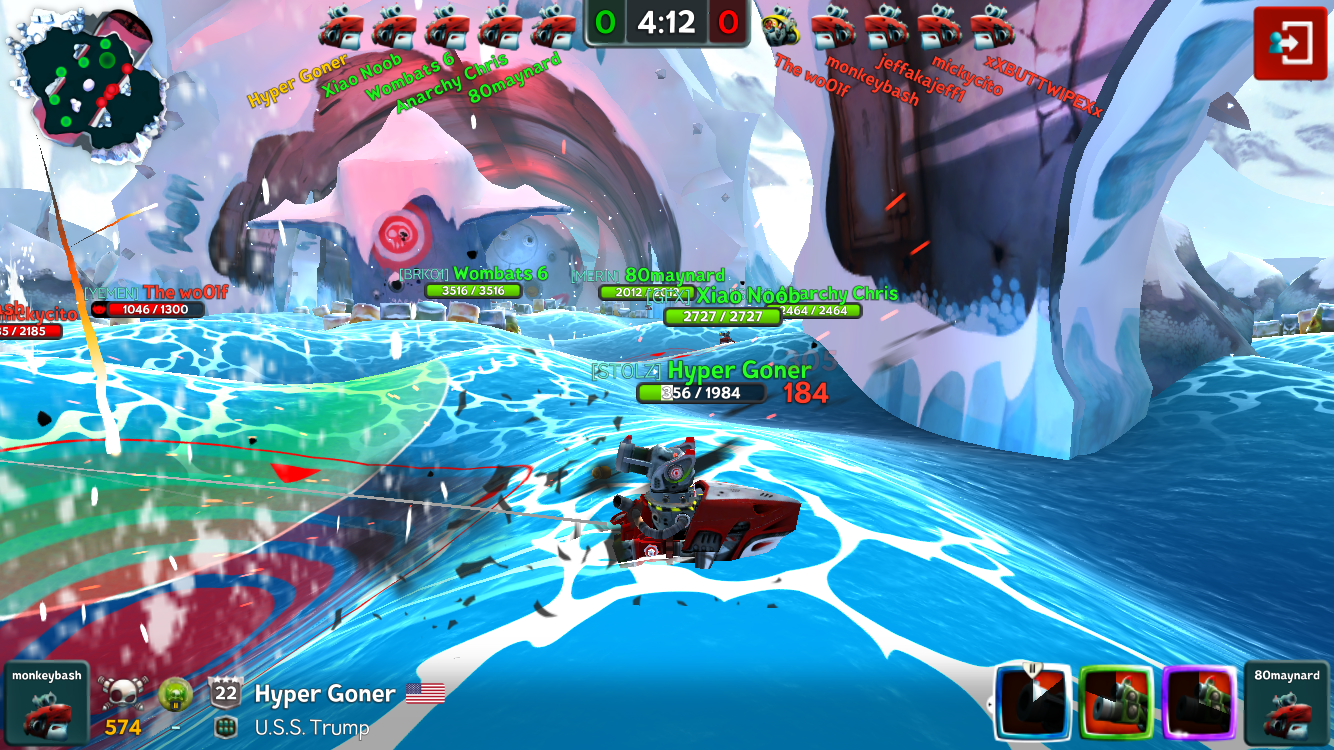Viewport: 1334px width, 750px height.
Task: Select the purple-framed cannon weapon slot
Action: tap(1201, 704)
